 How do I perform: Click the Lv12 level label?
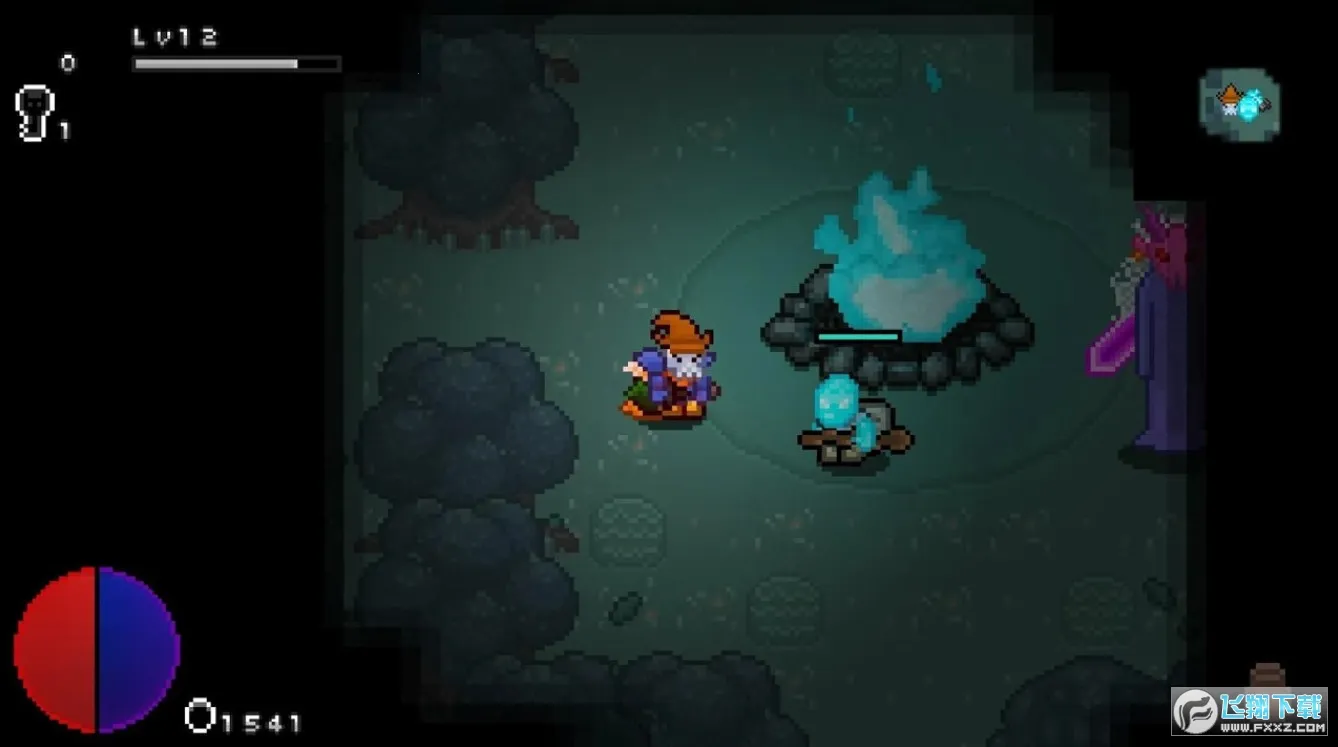172,37
